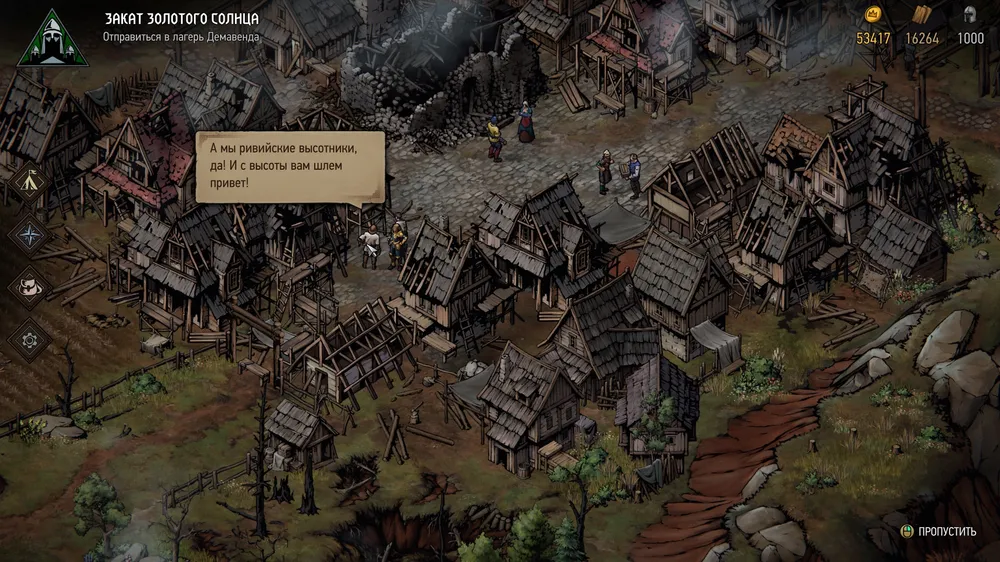Open the camp with the tent icon
This screenshot has height=562, width=1000.
click(x=27, y=182)
